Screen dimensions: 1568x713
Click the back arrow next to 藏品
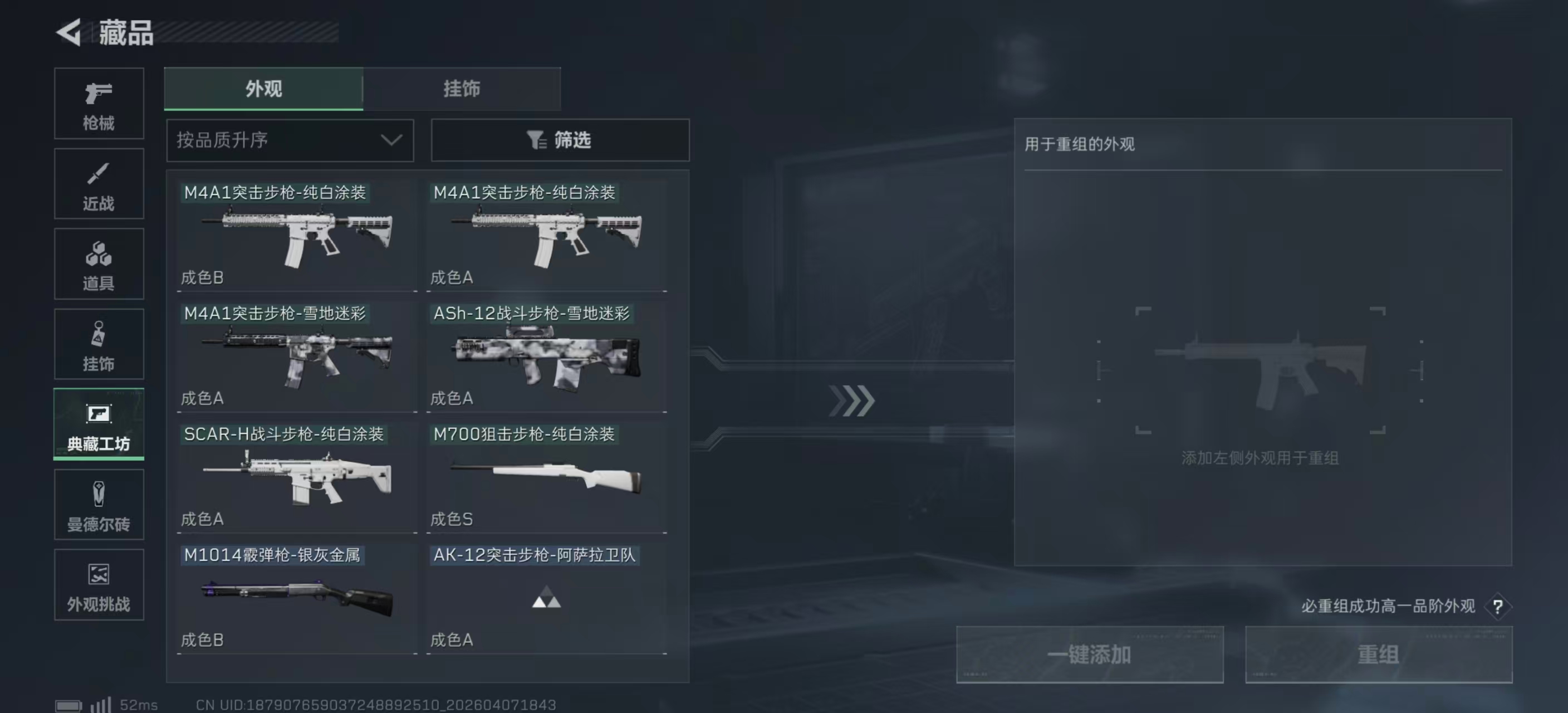(69, 33)
